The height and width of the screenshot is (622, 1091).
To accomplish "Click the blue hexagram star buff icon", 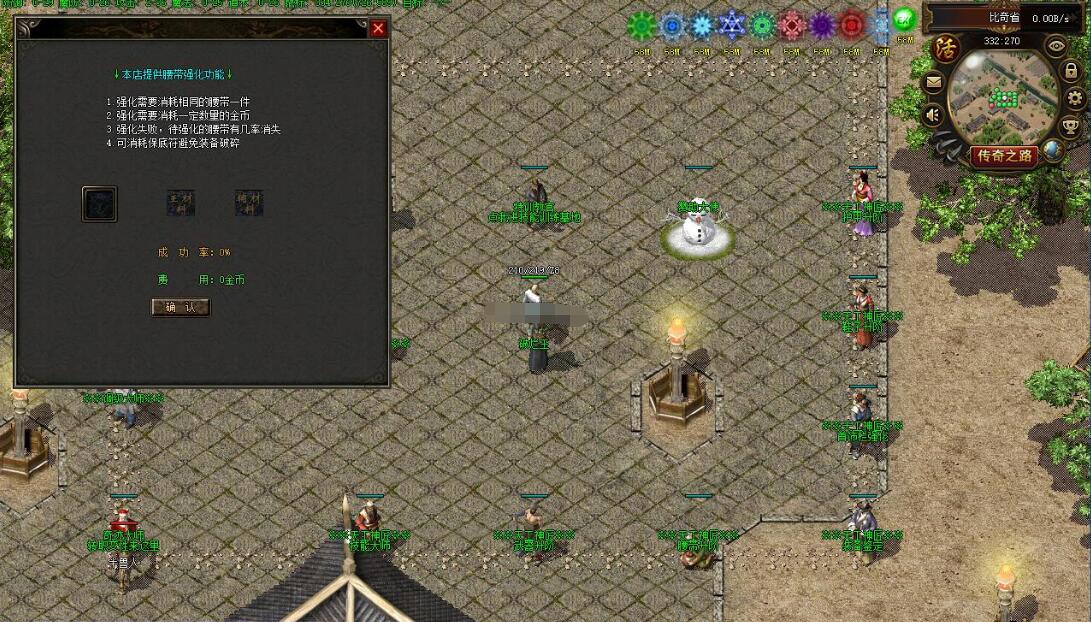I will (732, 25).
